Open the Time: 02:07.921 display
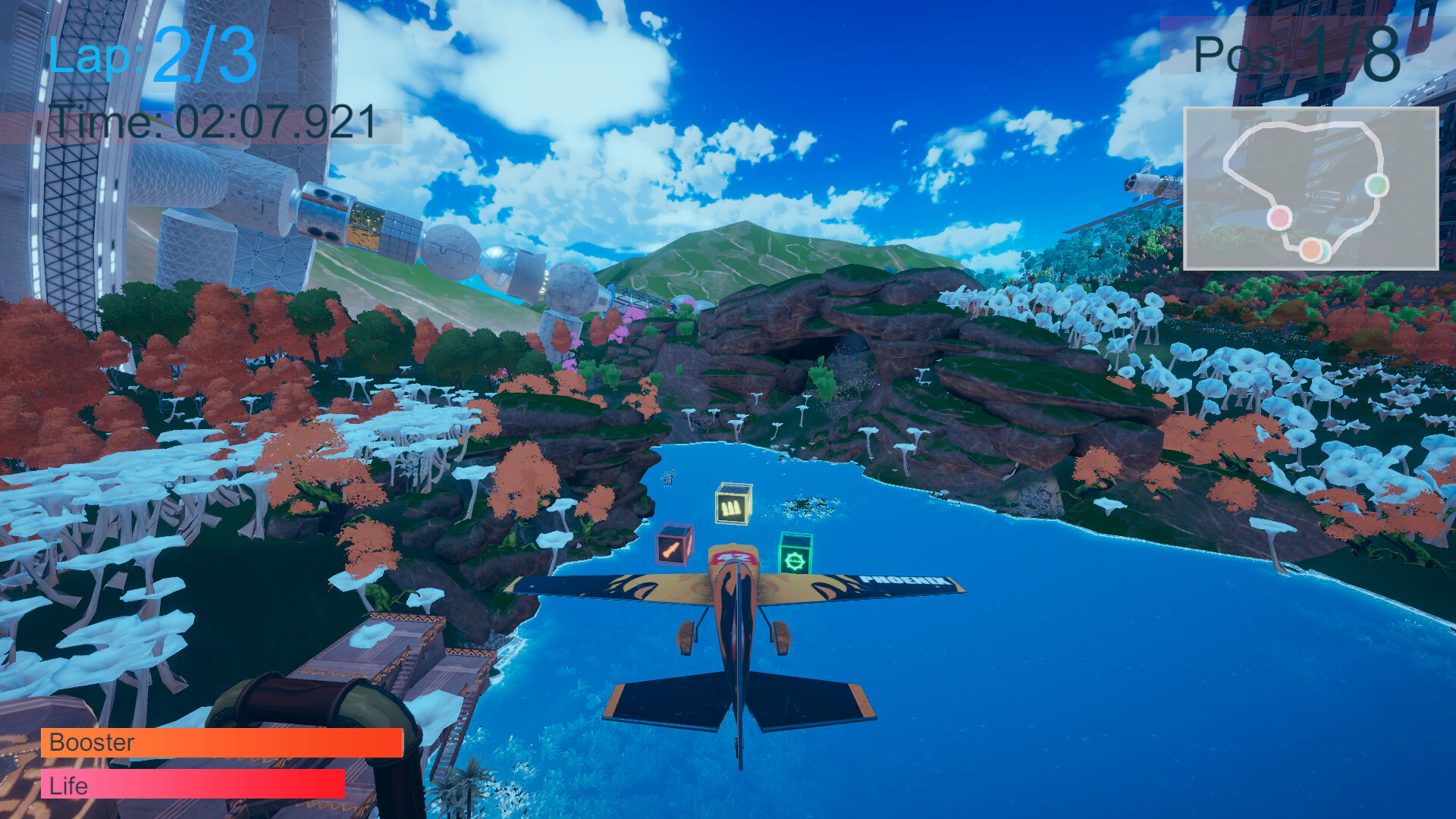1456x819 pixels. click(212, 123)
